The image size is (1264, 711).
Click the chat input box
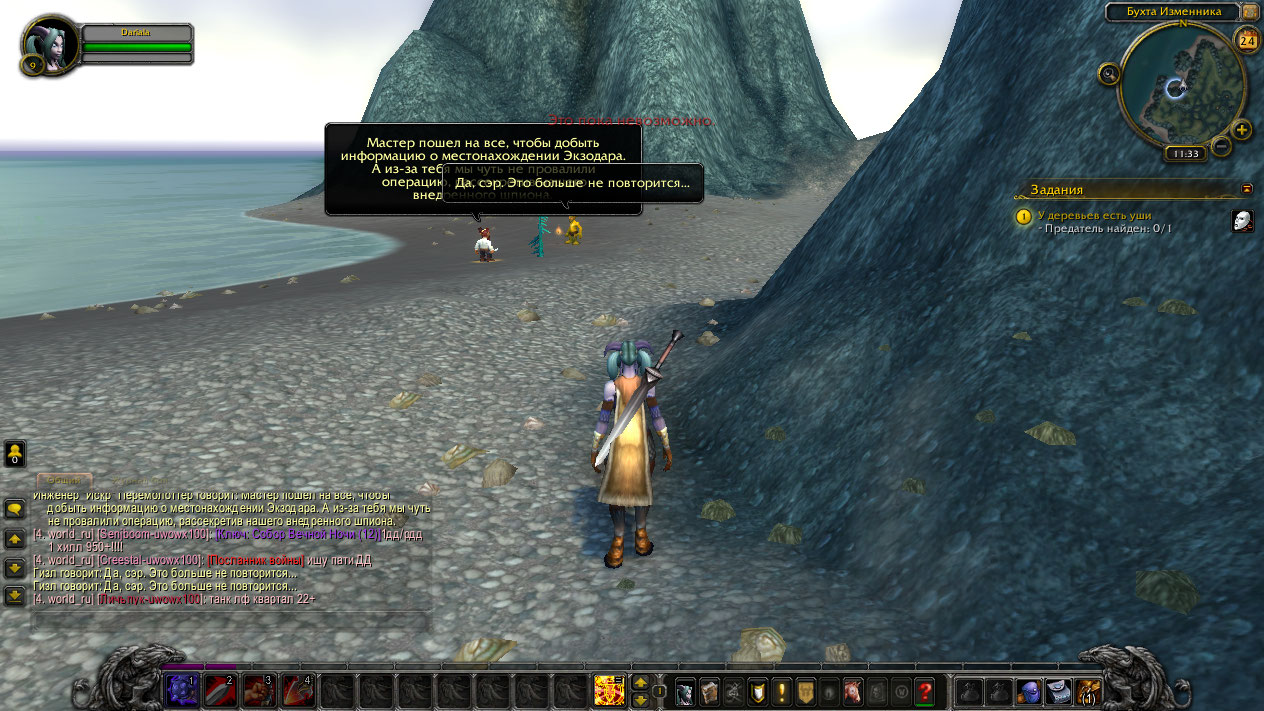point(230,620)
